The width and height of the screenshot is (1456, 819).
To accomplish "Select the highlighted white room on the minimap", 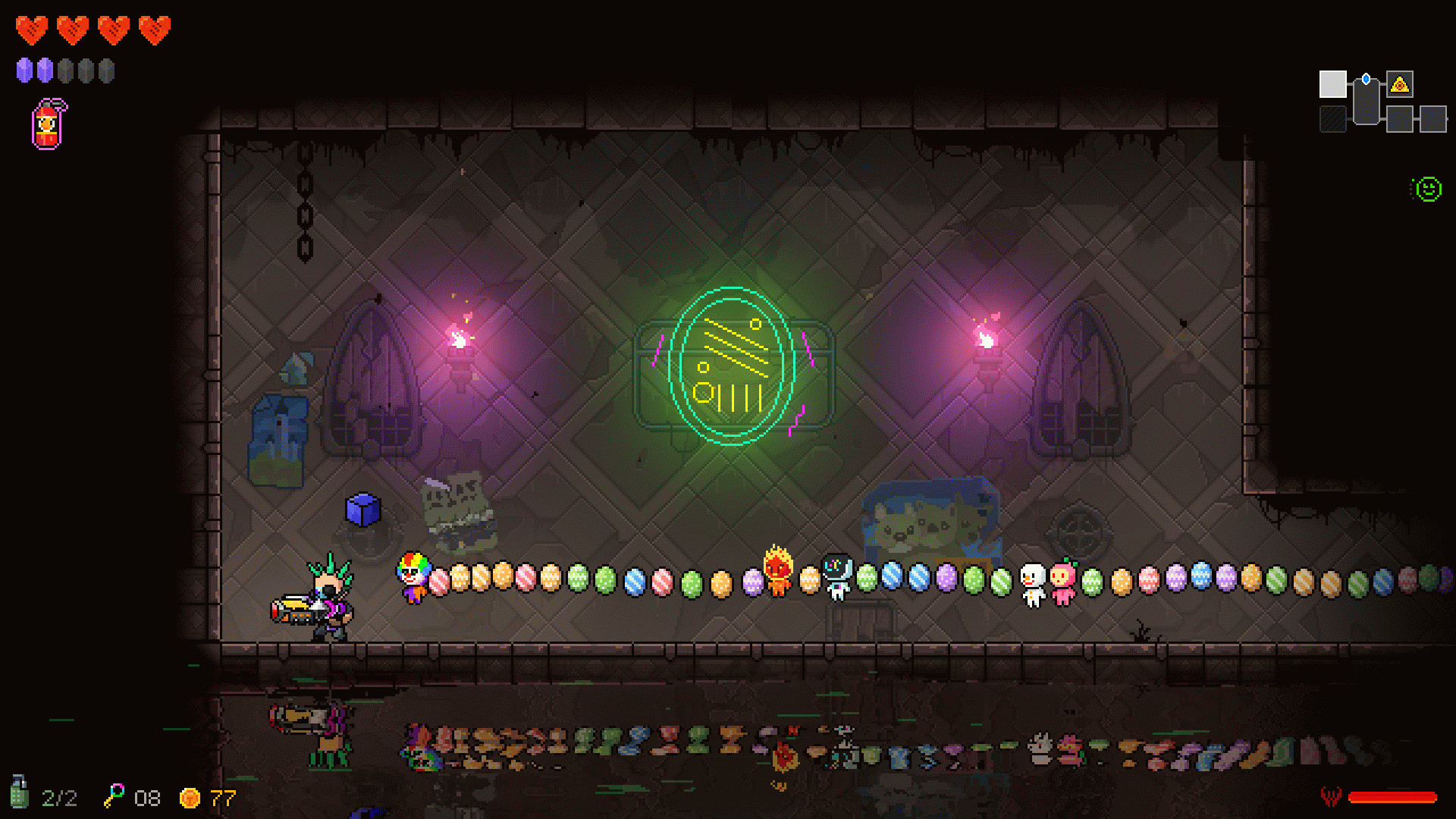I will pyautogui.click(x=1332, y=84).
